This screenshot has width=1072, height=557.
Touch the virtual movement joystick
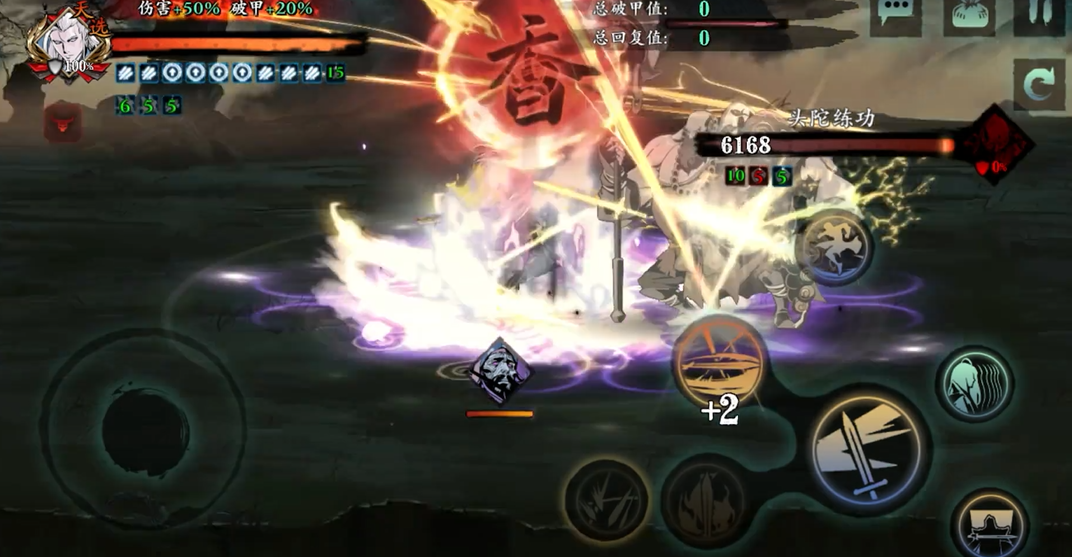(x=144, y=432)
